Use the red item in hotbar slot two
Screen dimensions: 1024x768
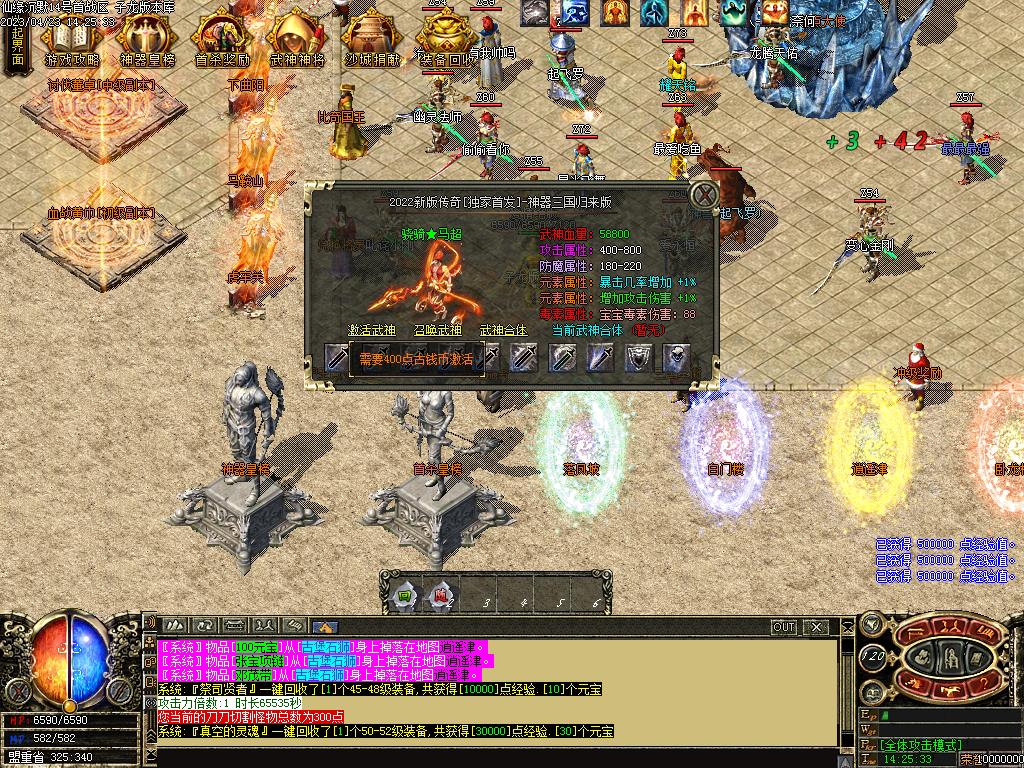click(442, 598)
